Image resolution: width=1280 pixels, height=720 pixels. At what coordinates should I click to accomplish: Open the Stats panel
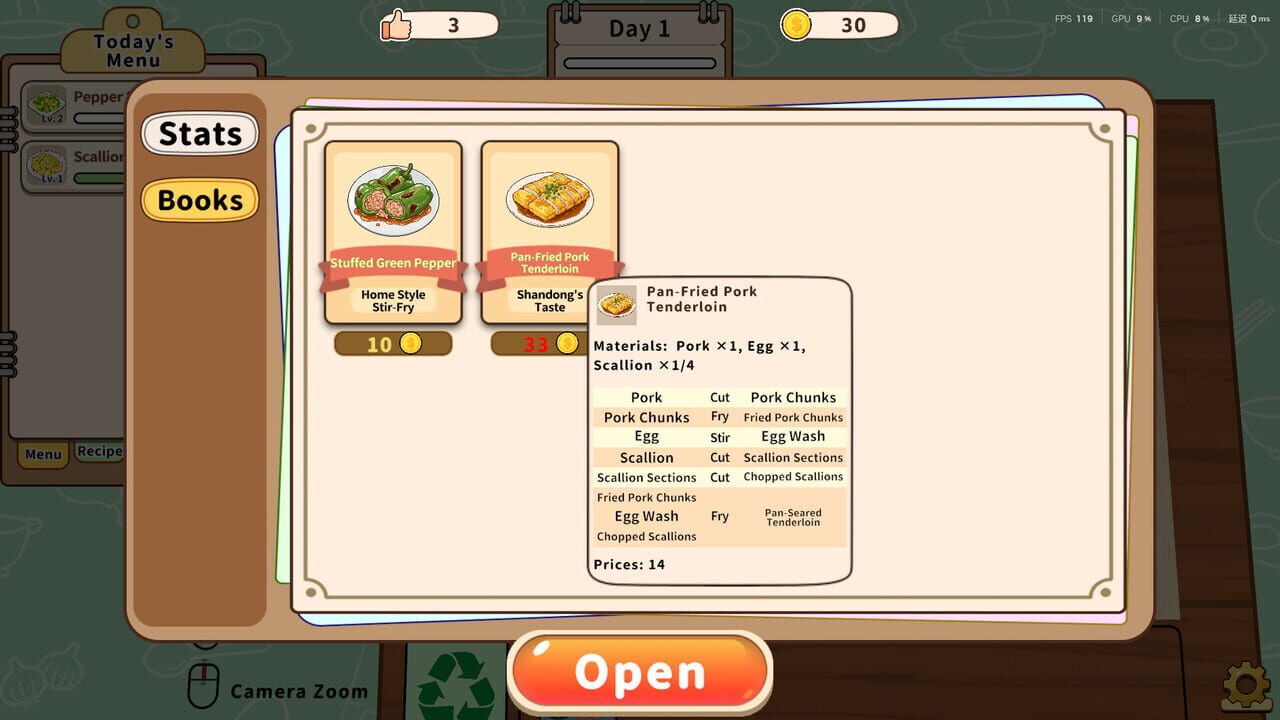pos(200,133)
